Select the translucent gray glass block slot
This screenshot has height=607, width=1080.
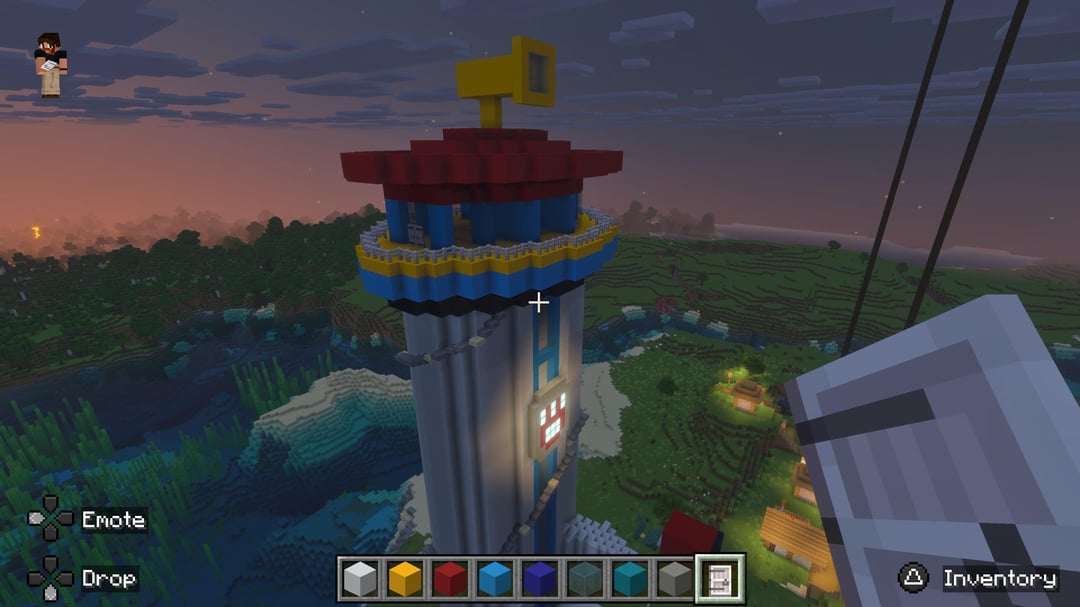tap(585, 579)
